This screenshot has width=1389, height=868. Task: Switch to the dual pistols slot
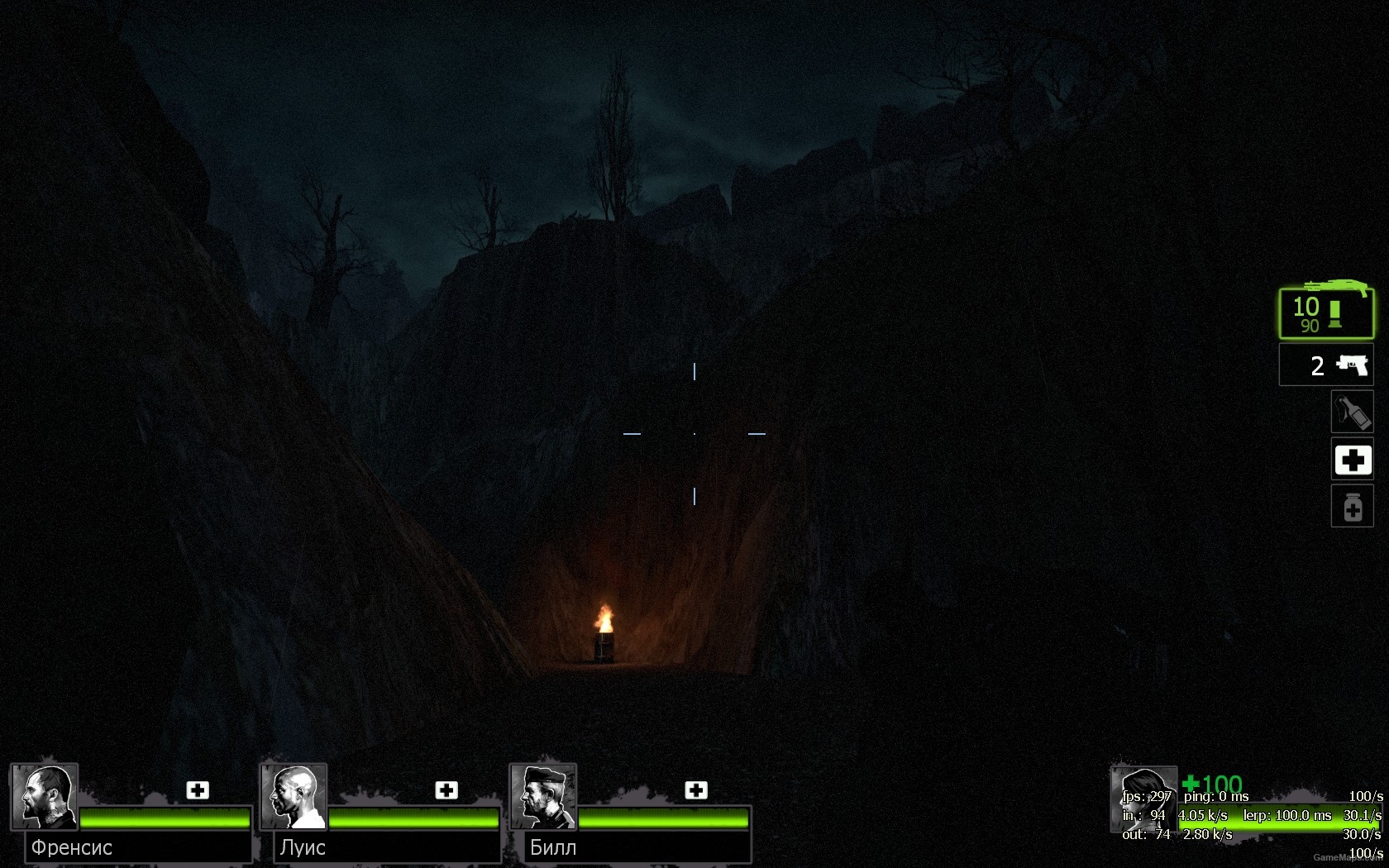pyautogui.click(x=1326, y=365)
